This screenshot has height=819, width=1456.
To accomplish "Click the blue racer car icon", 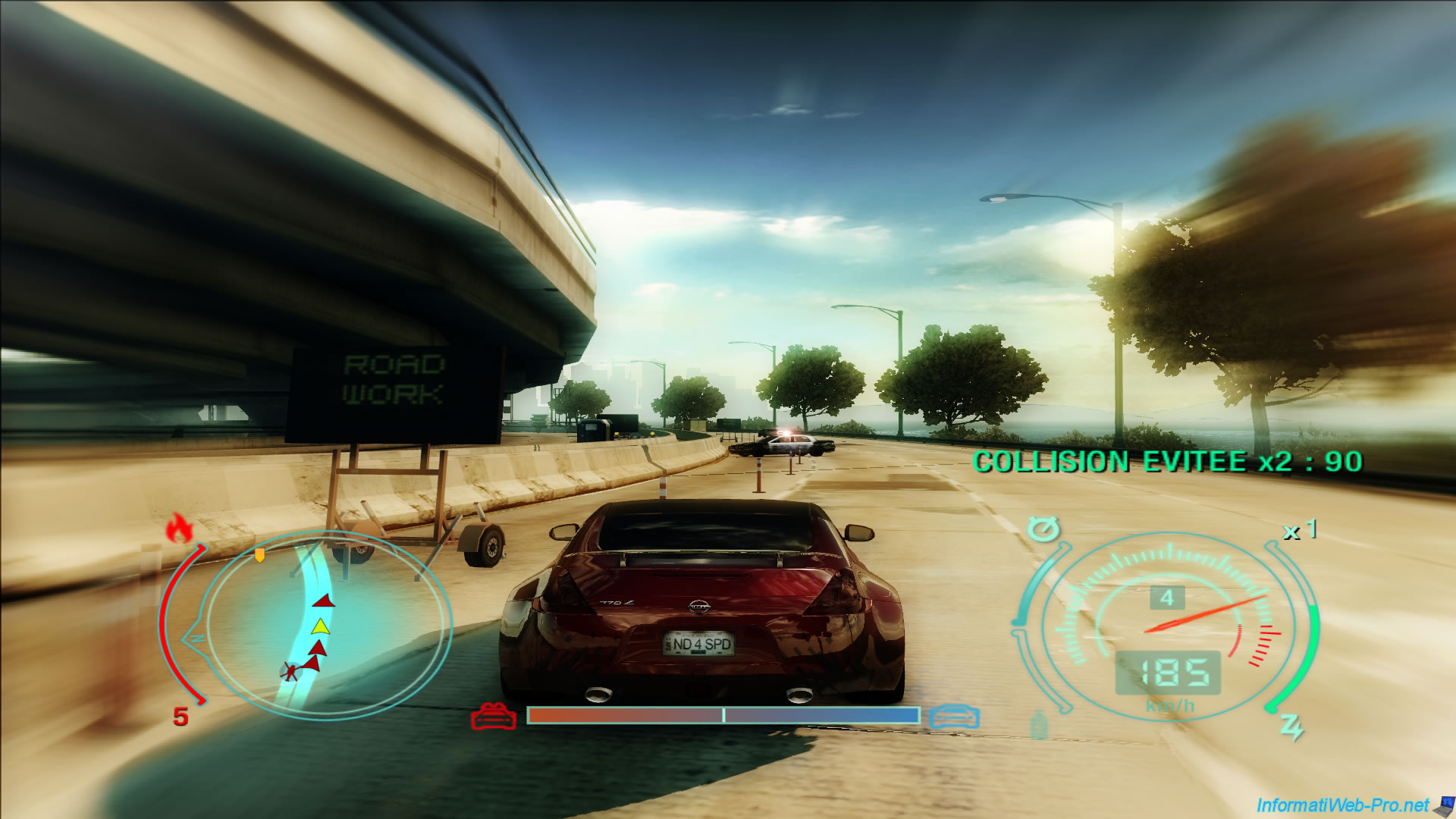I will pos(954,716).
